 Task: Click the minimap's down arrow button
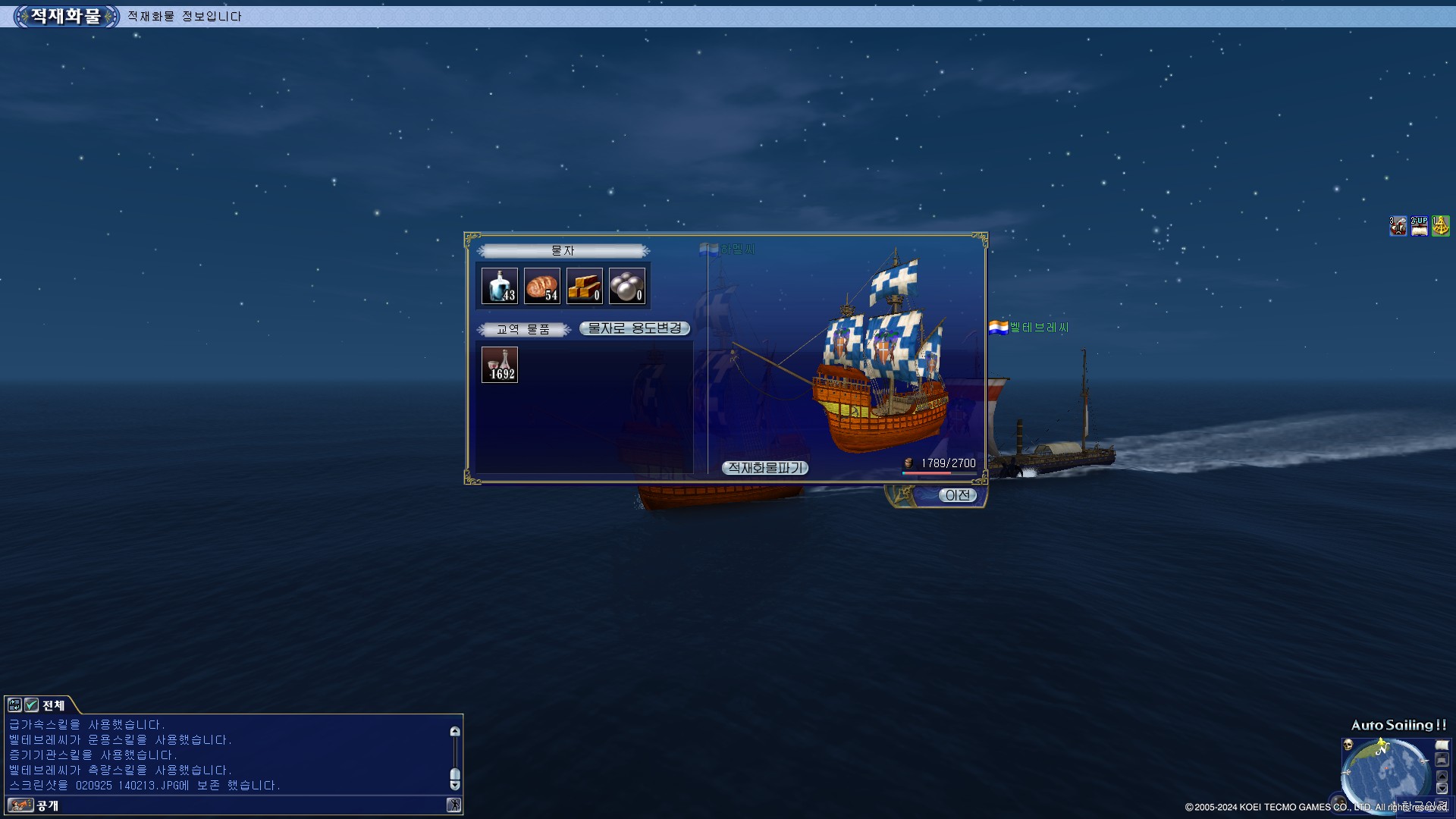1442,789
